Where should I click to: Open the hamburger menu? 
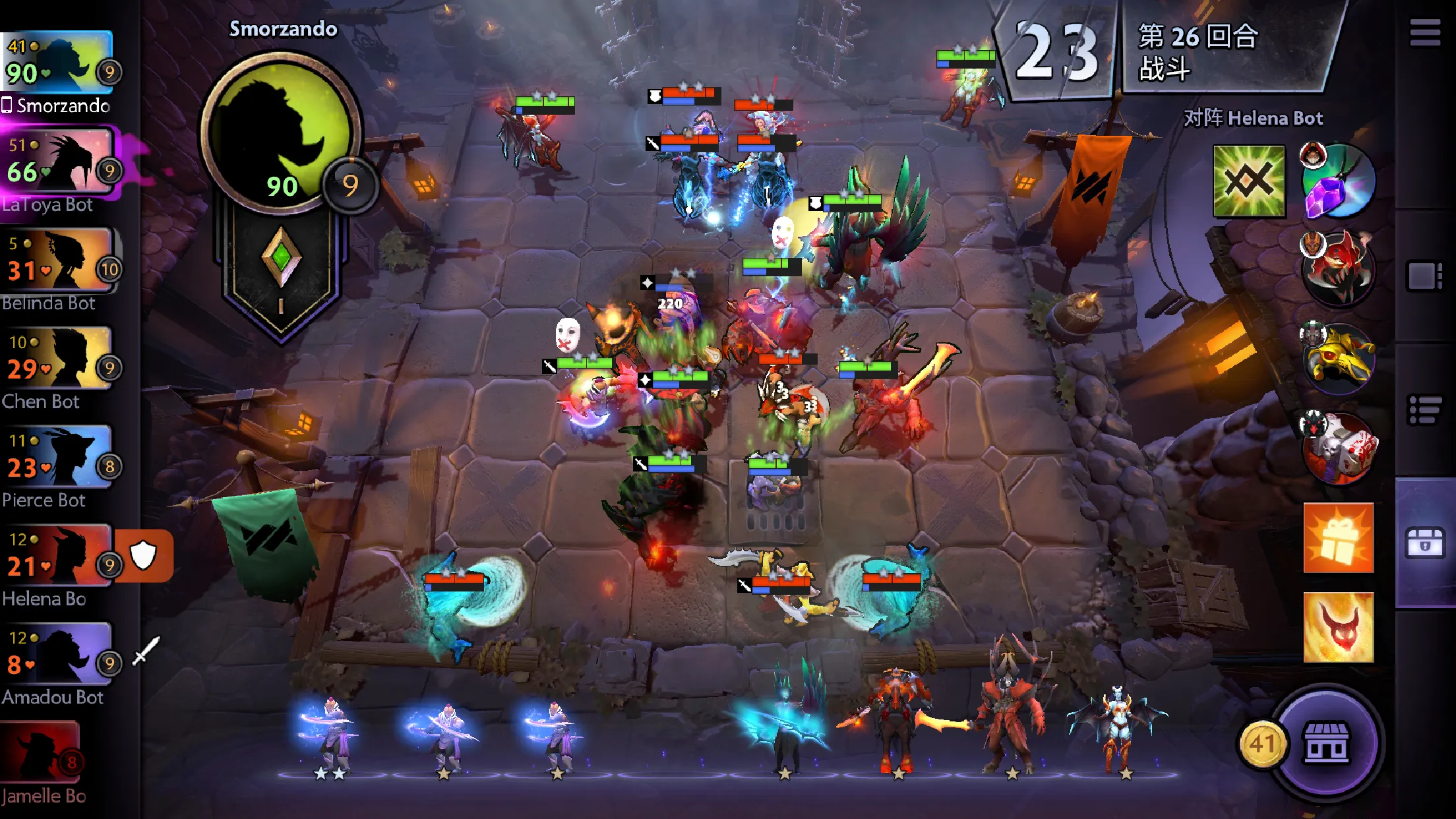pos(1424,33)
